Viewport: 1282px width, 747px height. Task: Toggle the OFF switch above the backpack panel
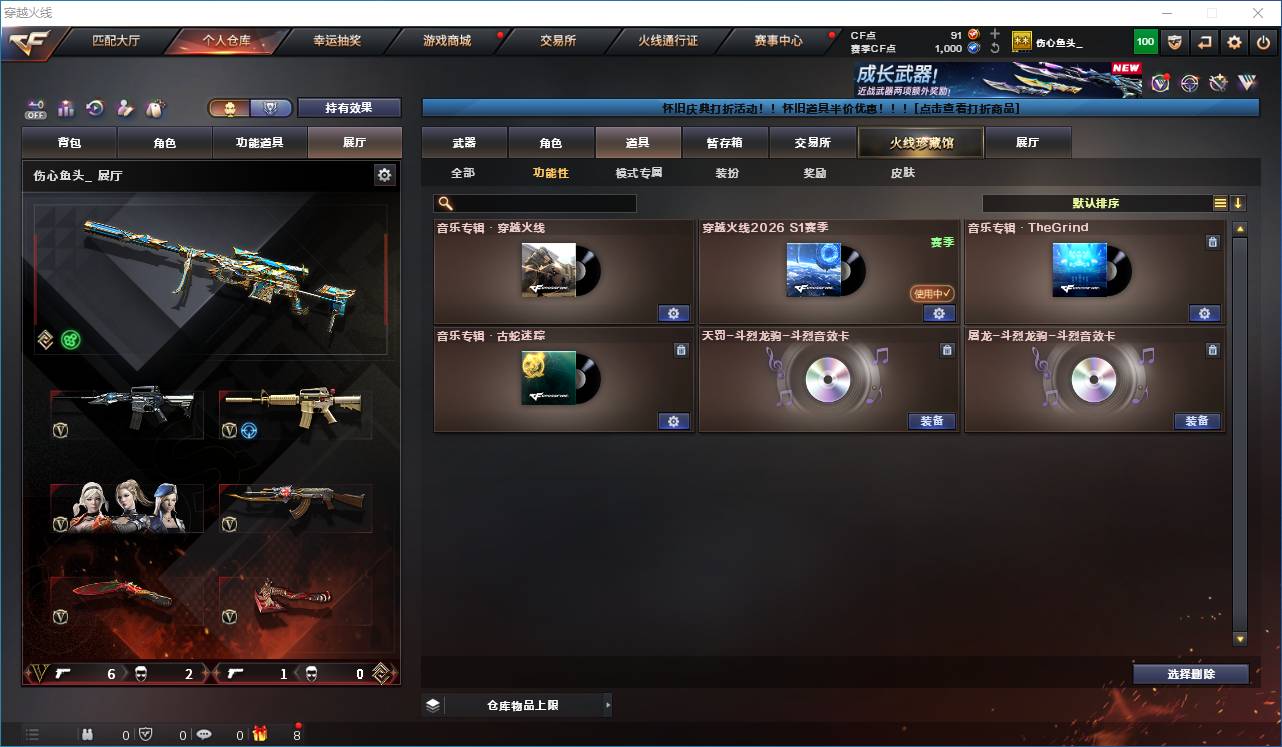click(x=34, y=108)
